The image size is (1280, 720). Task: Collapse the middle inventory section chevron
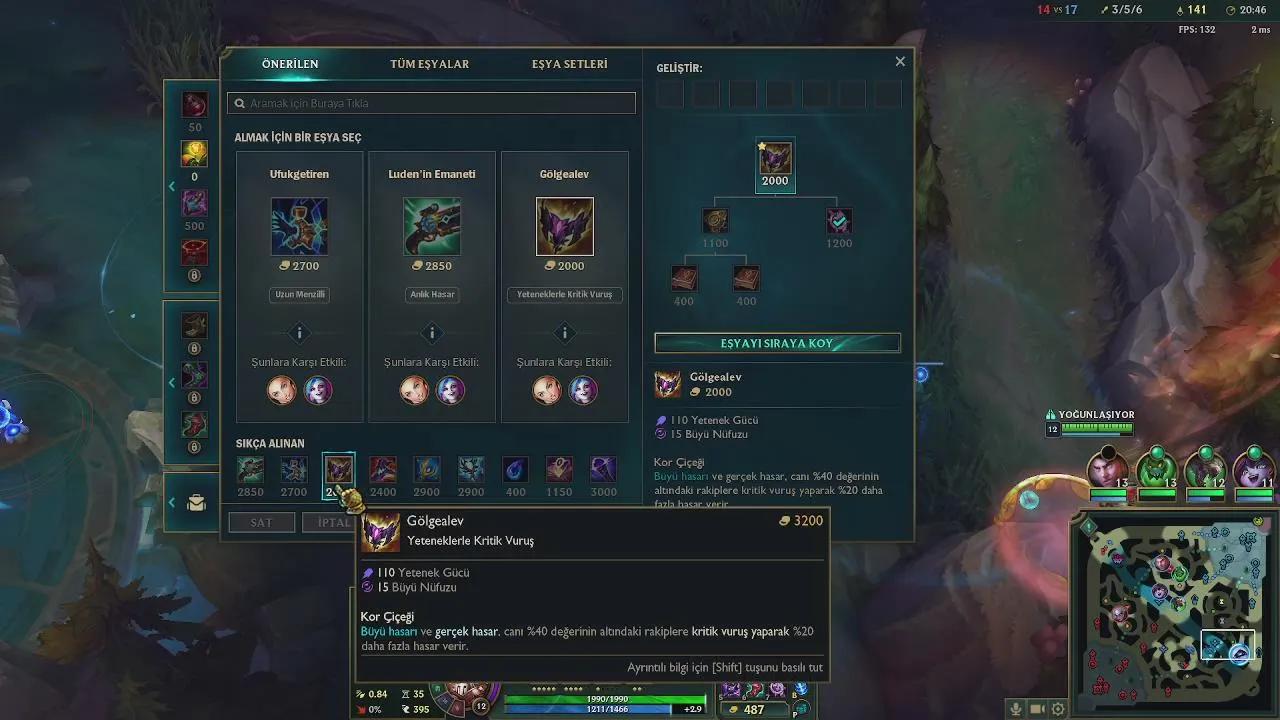(172, 383)
